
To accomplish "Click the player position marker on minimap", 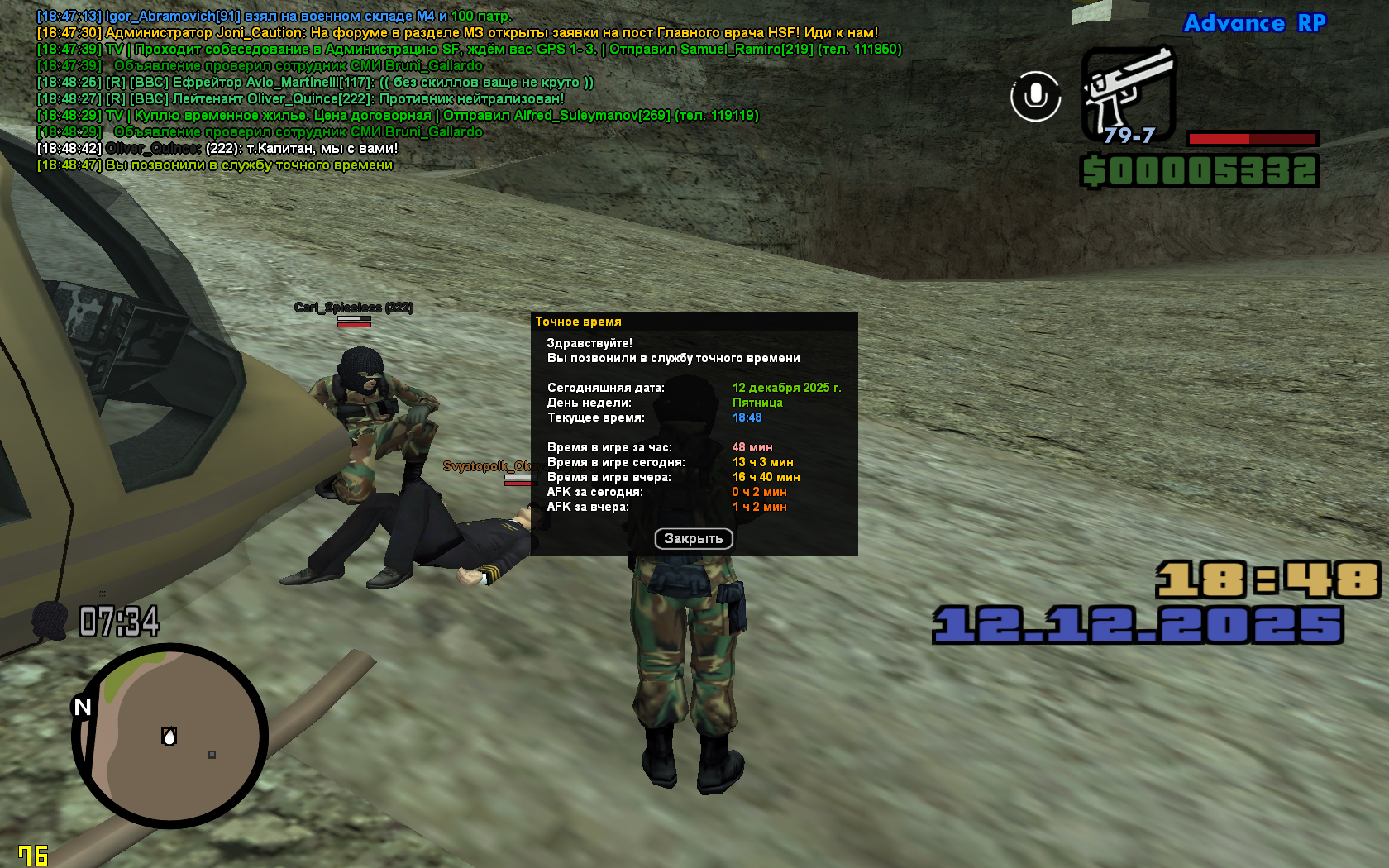I will click(169, 736).
